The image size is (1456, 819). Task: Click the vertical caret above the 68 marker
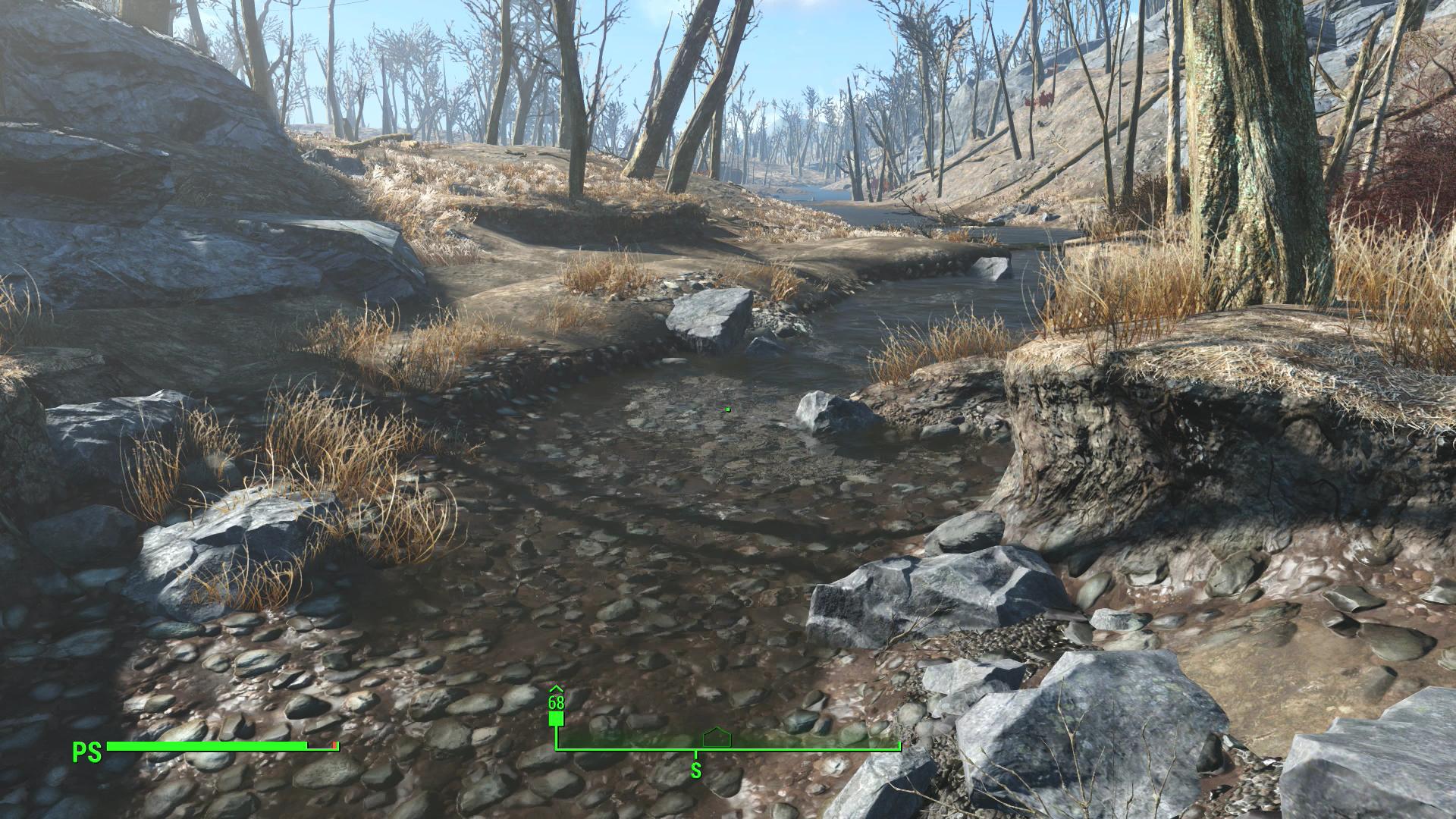pos(556,688)
